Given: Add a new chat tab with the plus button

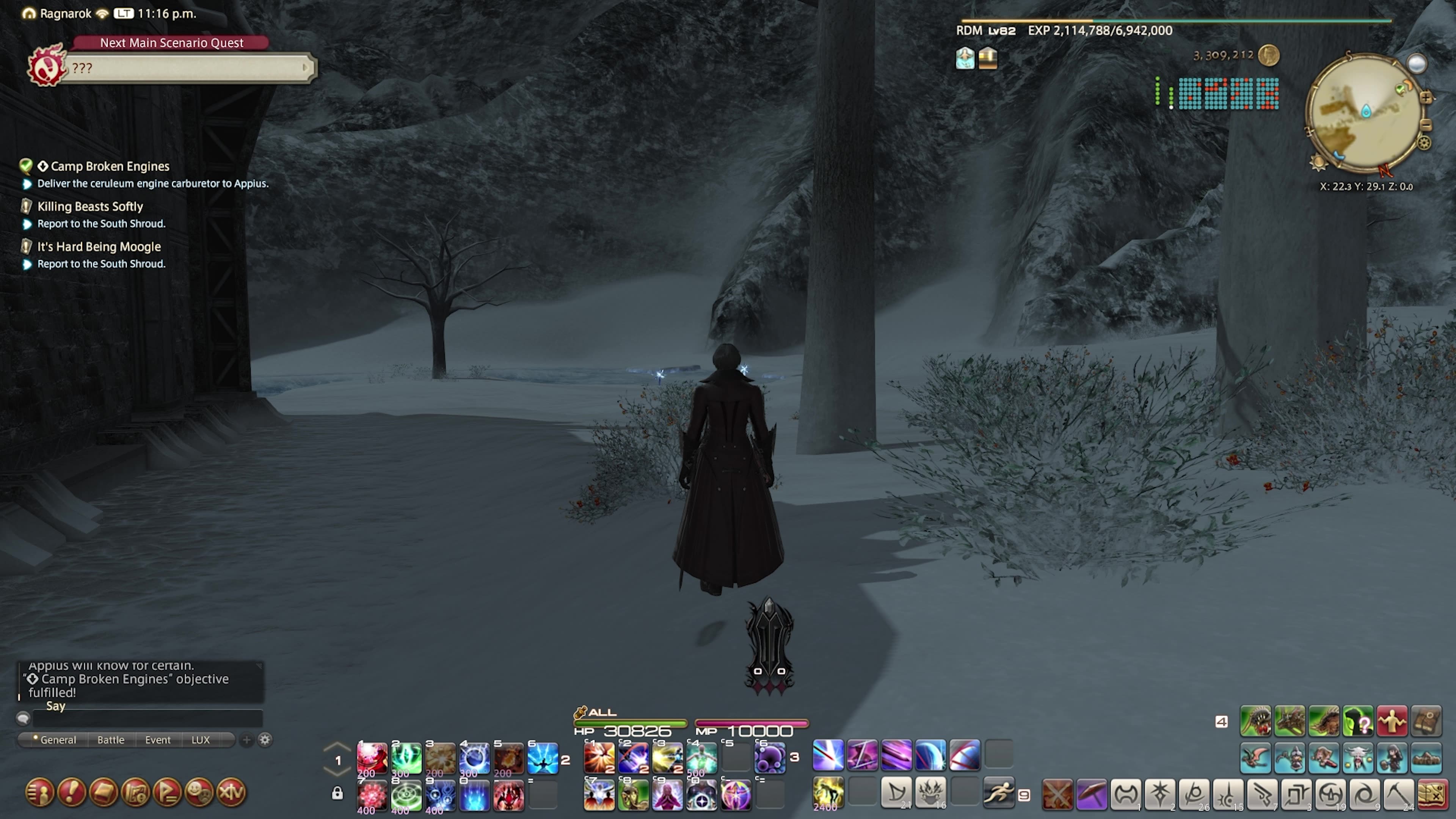Looking at the screenshot, I should (x=246, y=740).
